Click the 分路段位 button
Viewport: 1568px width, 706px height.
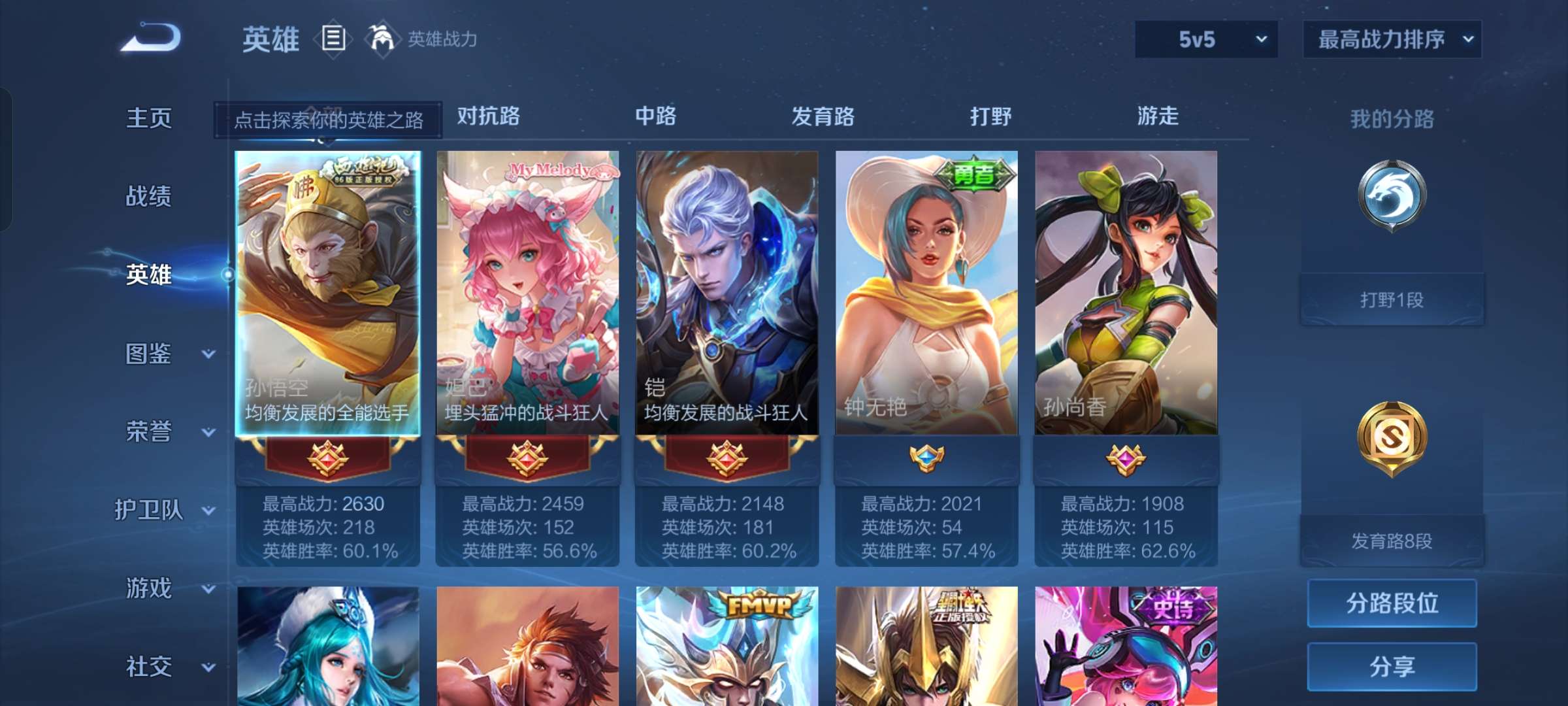pyautogui.click(x=1392, y=603)
